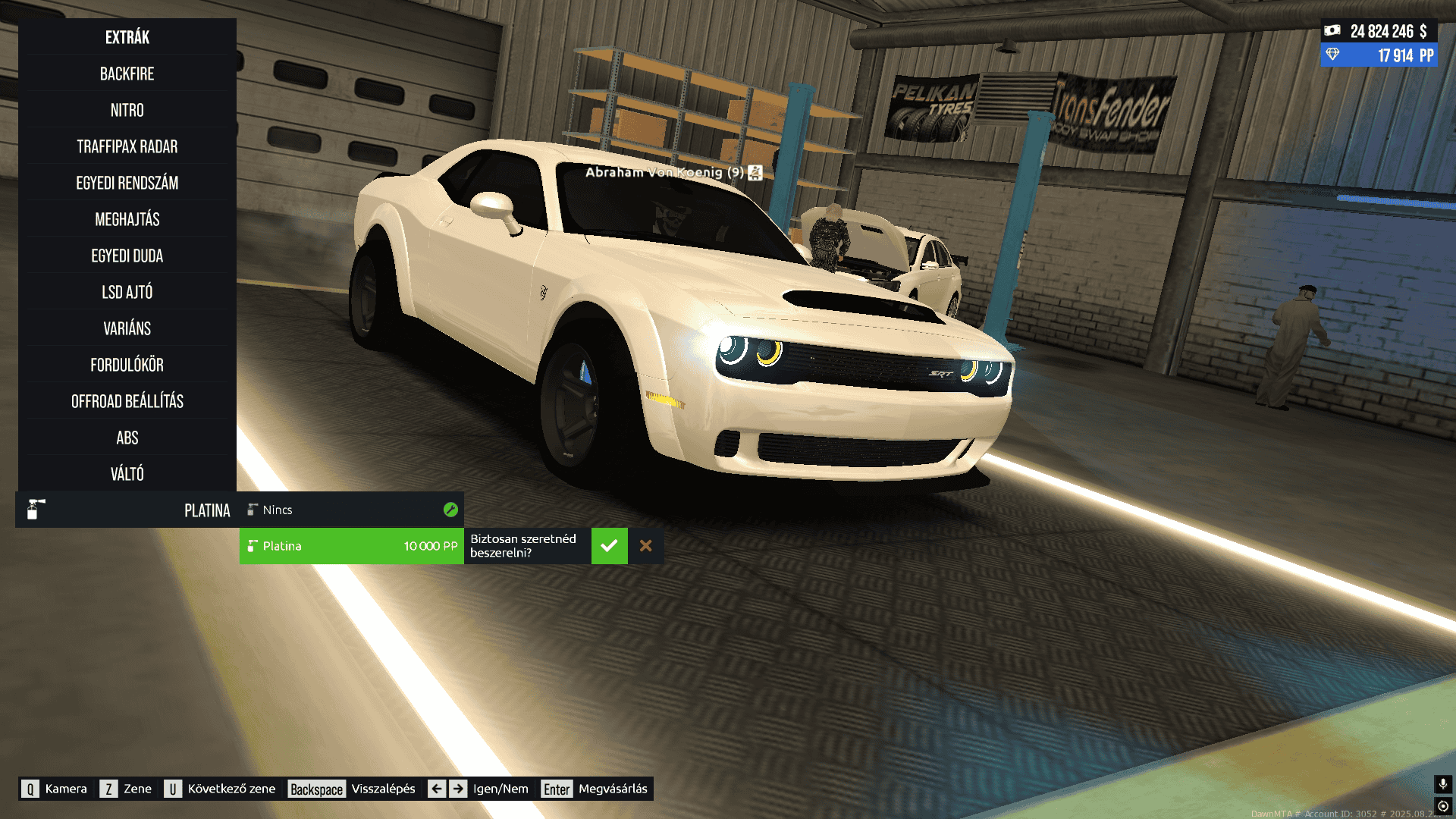Select the Variáns menu entry
This screenshot has width=1456, height=819.
(x=127, y=328)
